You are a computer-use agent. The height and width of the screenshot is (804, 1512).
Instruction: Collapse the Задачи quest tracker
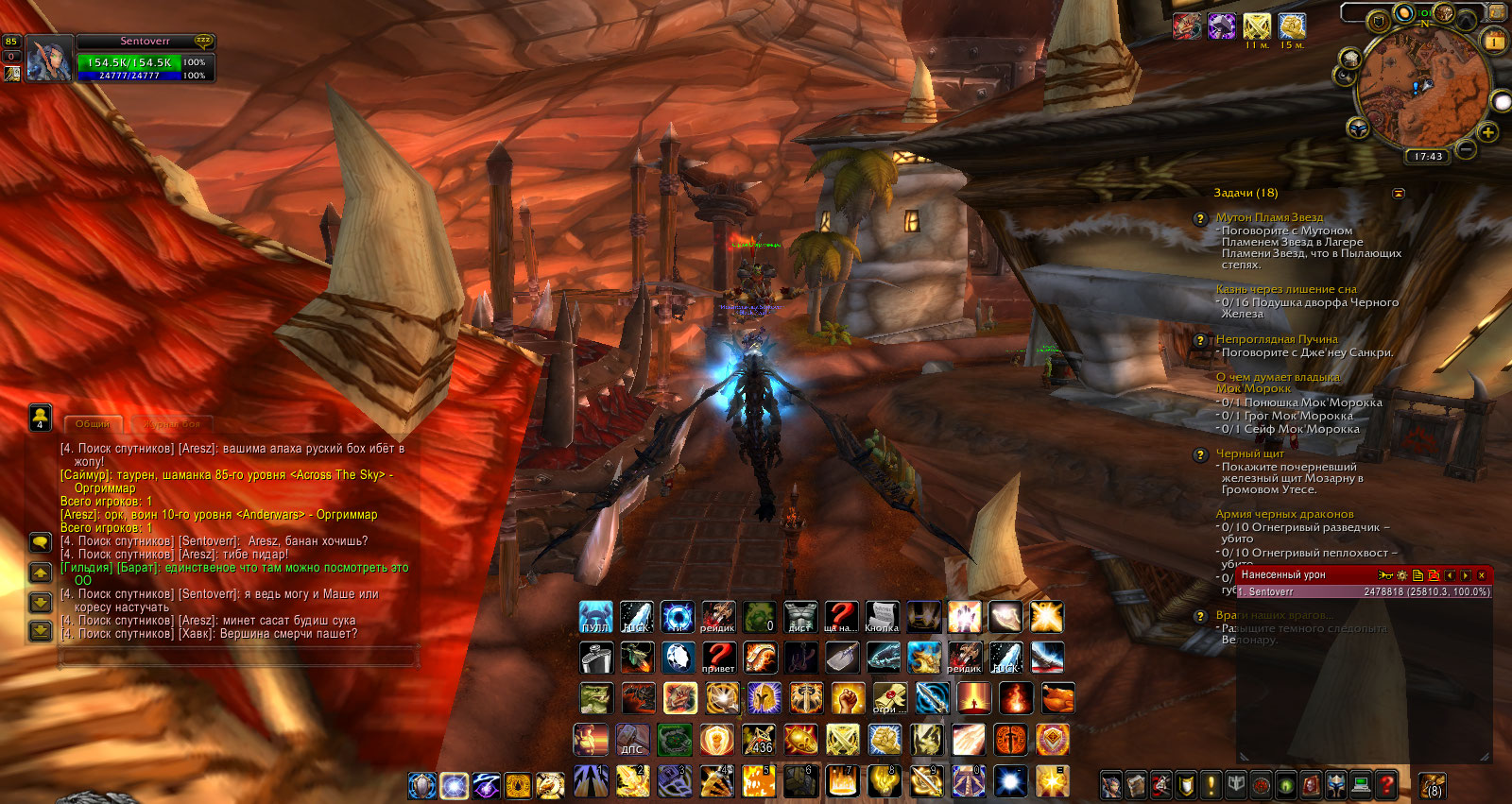(x=1399, y=194)
